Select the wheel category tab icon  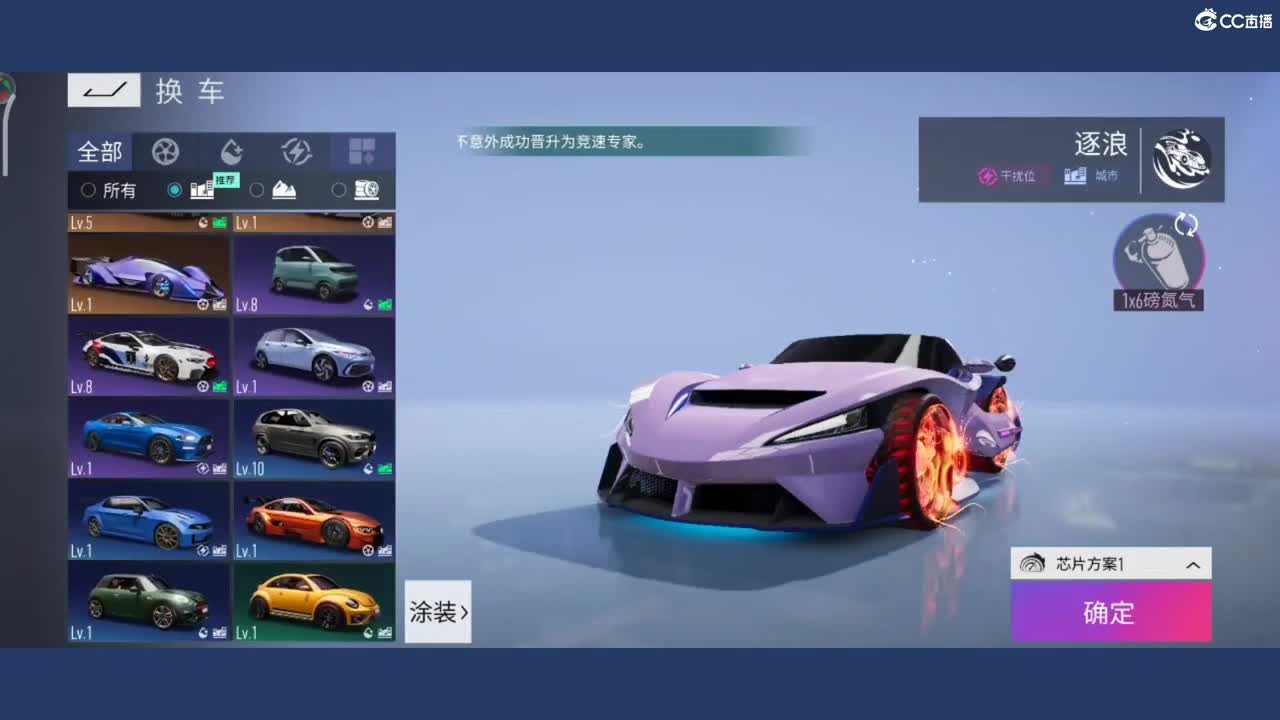click(x=164, y=152)
